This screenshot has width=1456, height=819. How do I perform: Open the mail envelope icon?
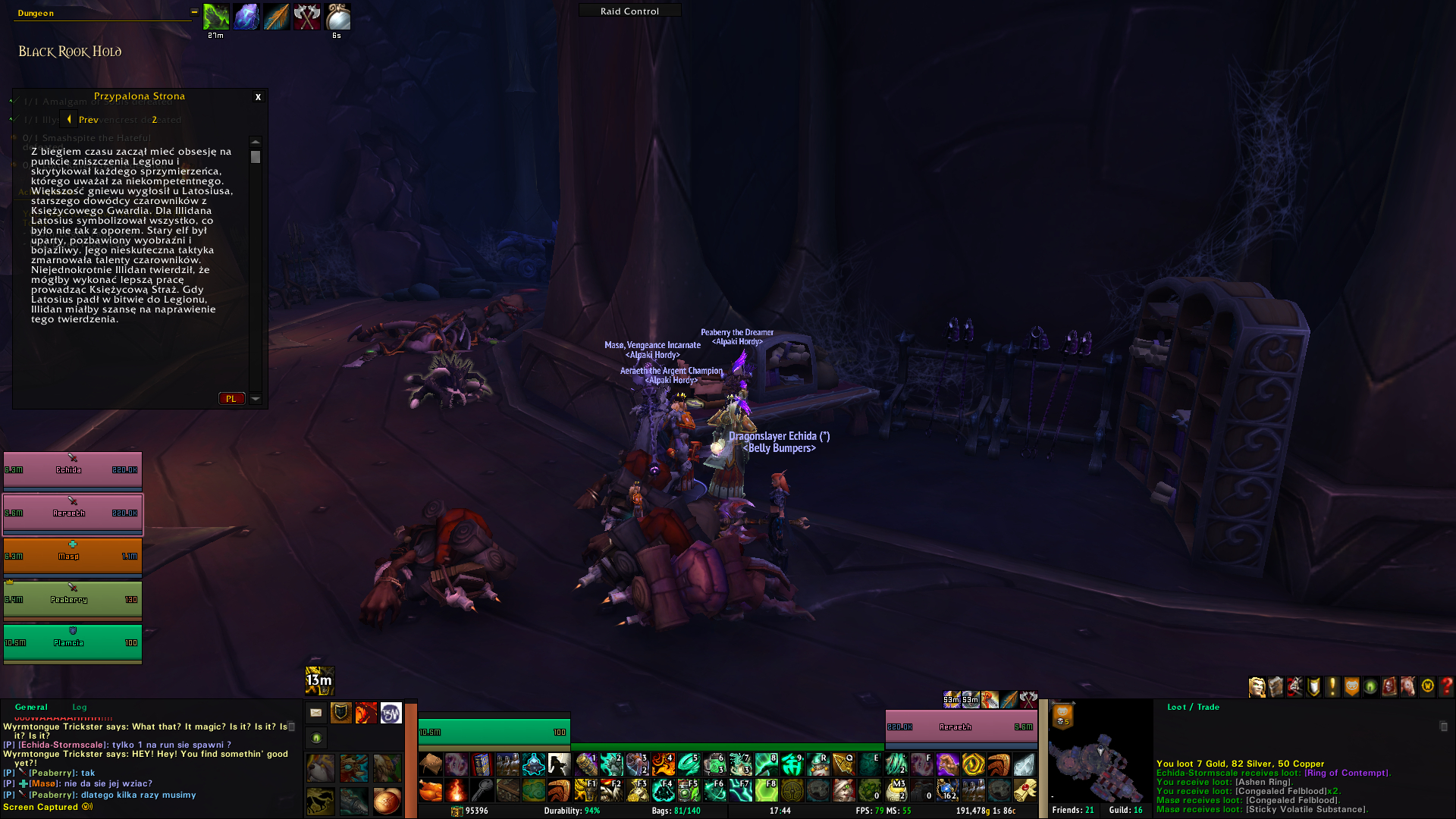pyautogui.click(x=316, y=713)
